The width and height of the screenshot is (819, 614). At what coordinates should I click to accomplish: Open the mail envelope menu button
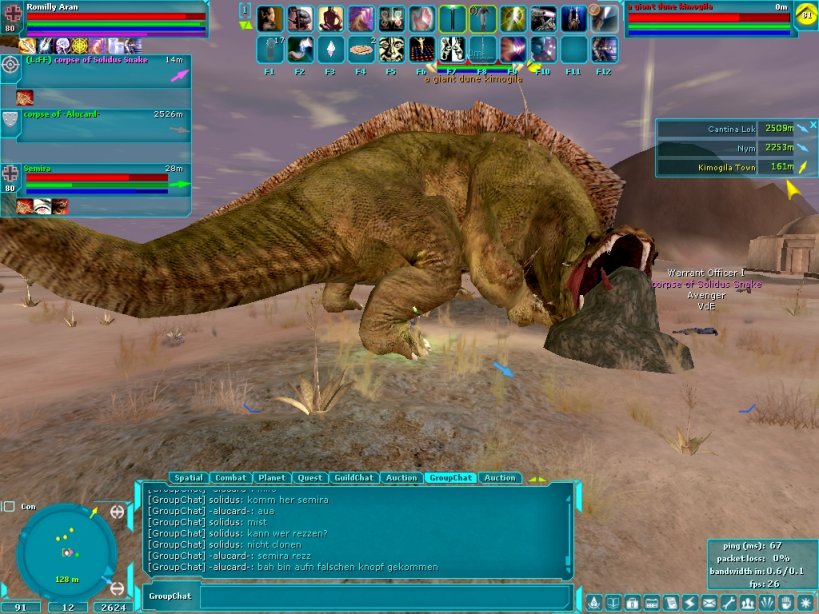click(709, 603)
